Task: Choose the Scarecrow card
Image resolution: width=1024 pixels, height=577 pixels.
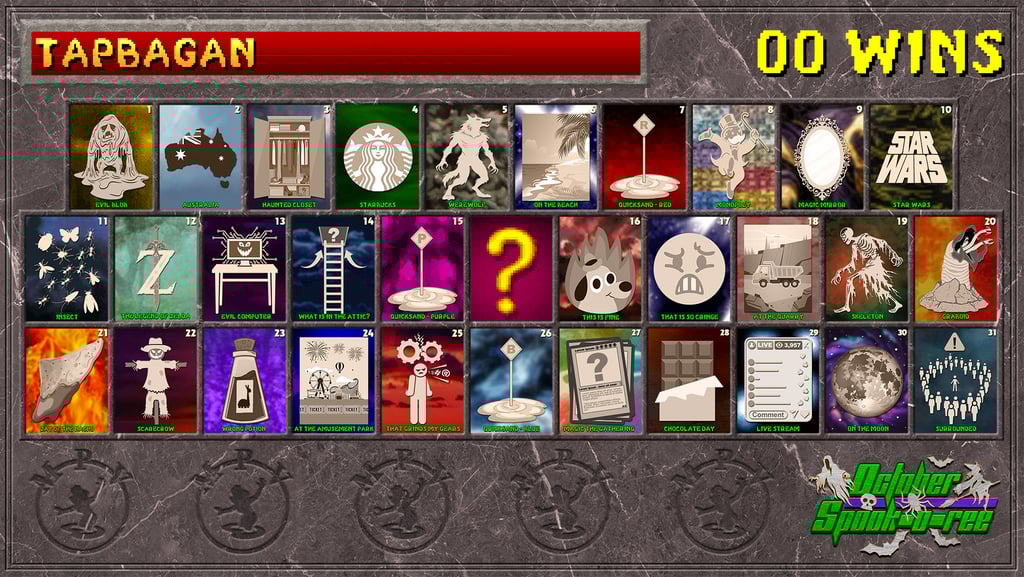Action: (x=156, y=380)
